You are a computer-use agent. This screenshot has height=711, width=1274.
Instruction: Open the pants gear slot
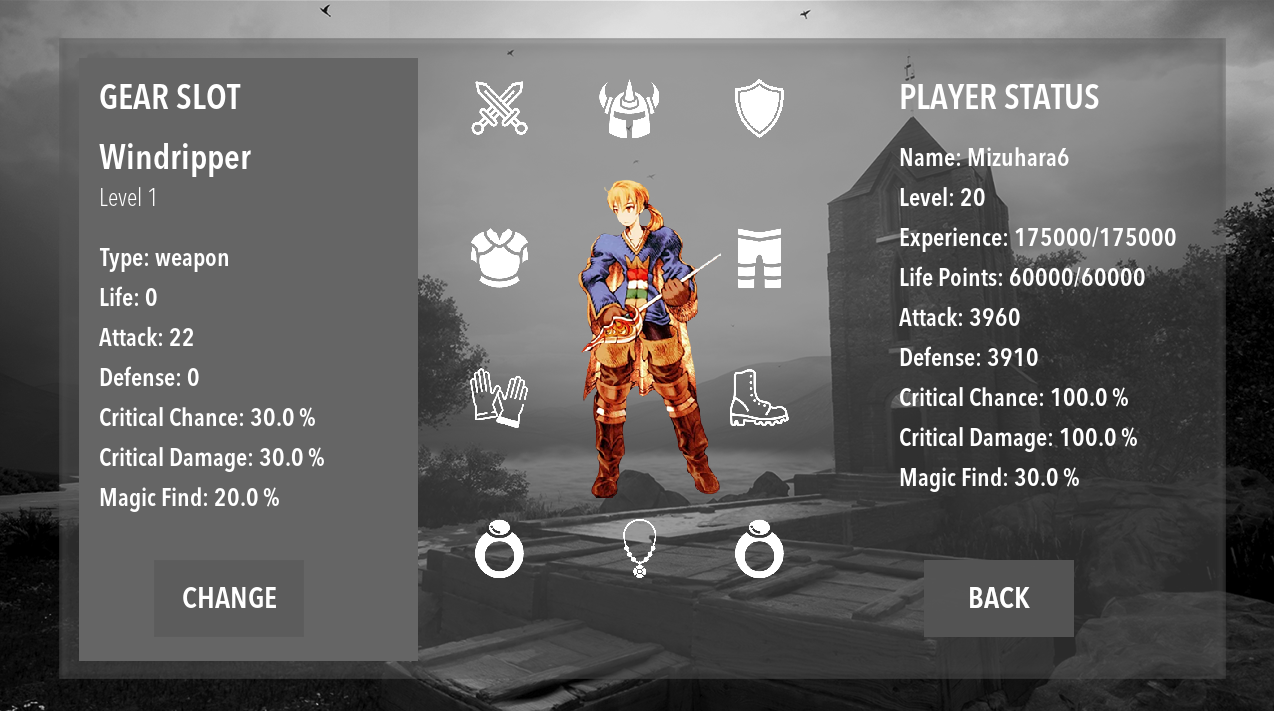[759, 258]
